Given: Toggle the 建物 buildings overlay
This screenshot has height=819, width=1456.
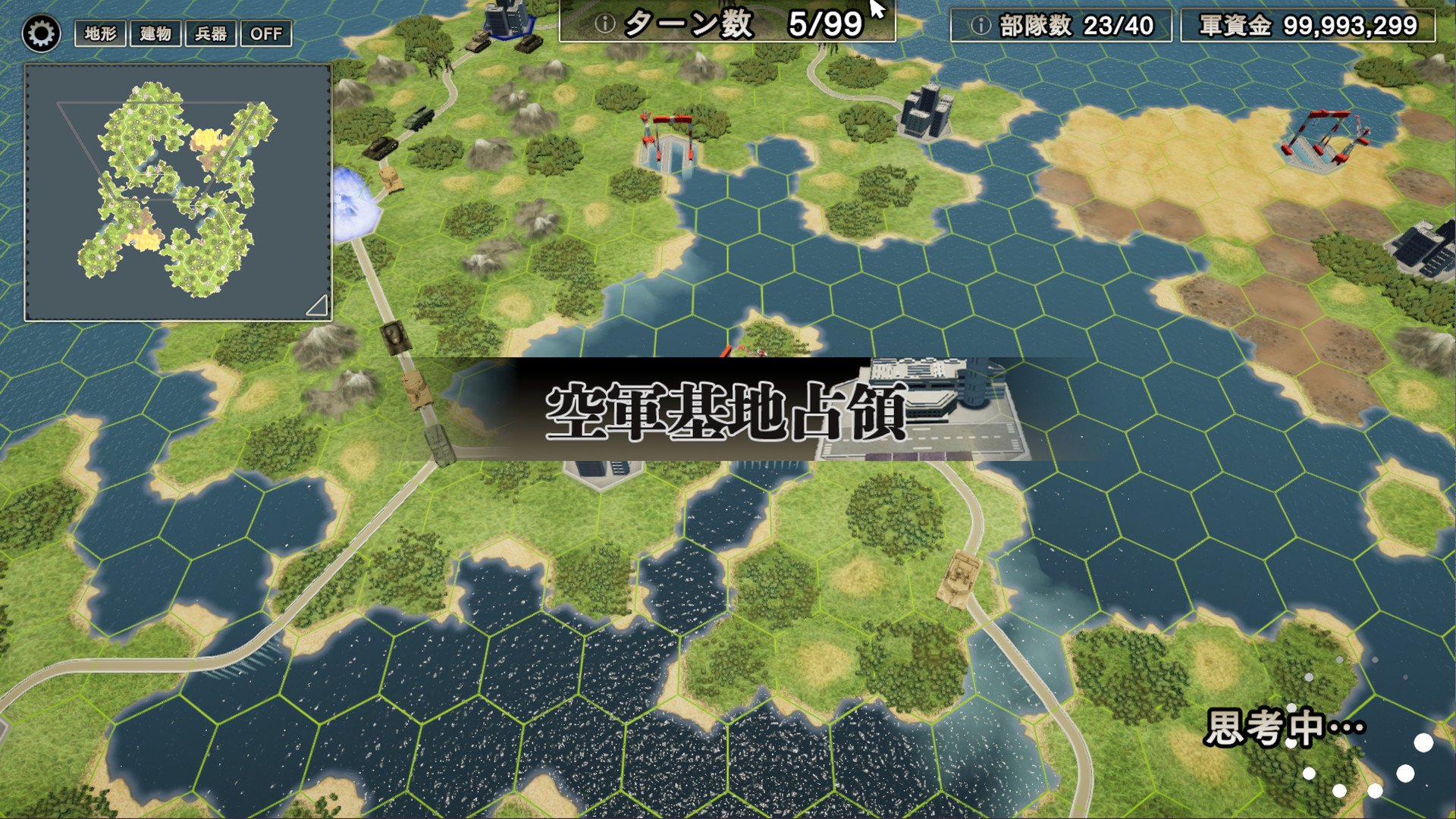Looking at the screenshot, I should [x=156, y=33].
